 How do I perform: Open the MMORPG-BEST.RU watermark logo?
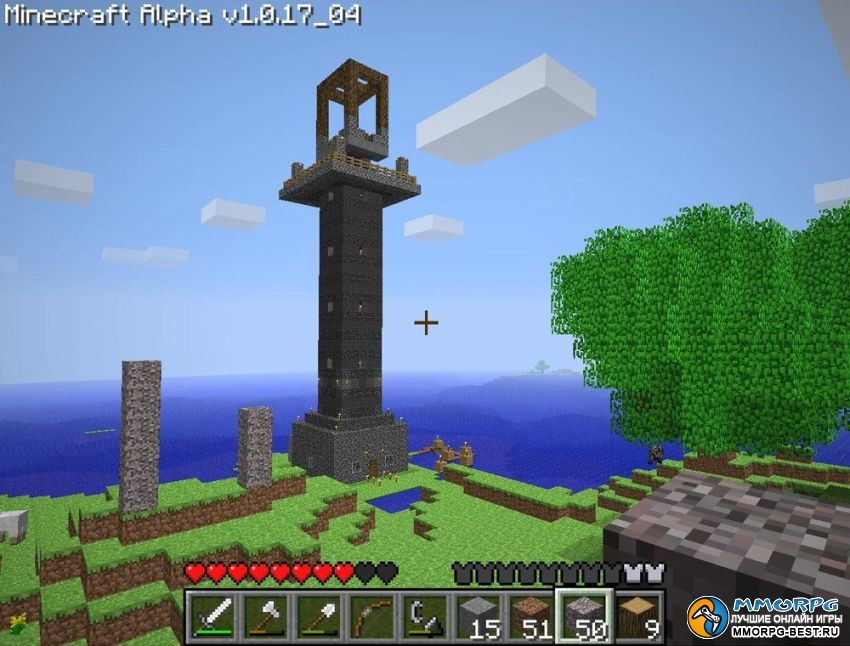tap(765, 618)
